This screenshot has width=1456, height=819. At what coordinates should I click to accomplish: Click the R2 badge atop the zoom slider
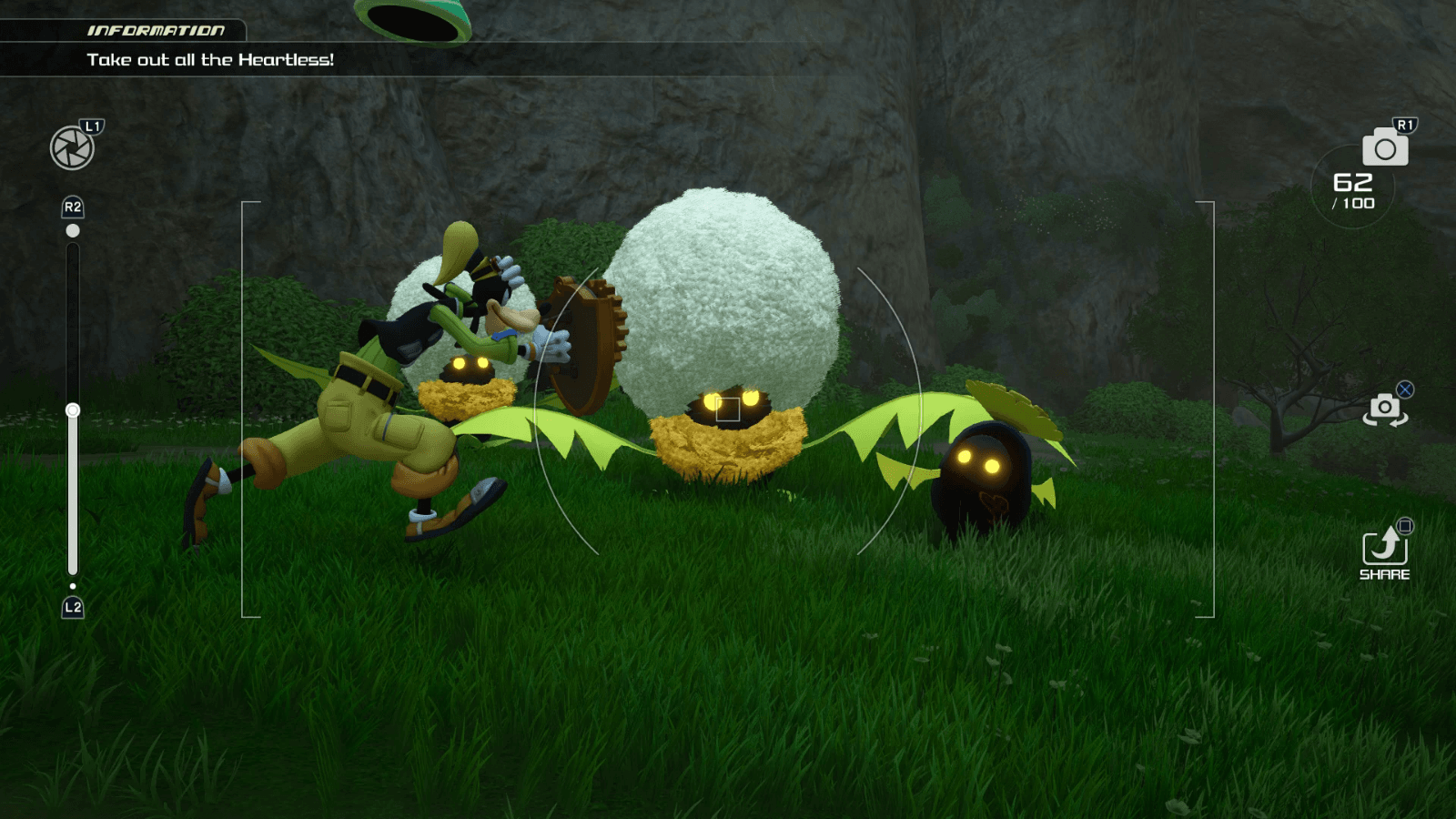click(x=71, y=207)
